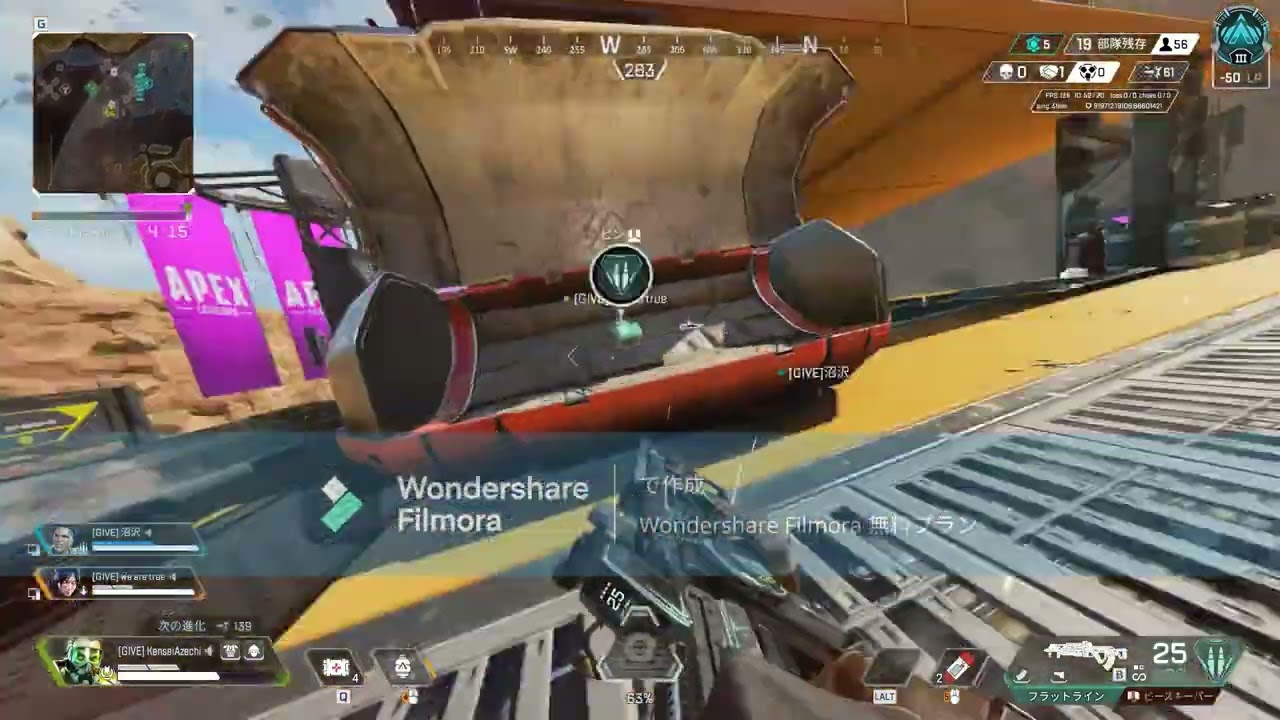Image resolution: width=1280 pixels, height=720 pixels.
Task: Click the white ping marker icon on the loot bin
Action: click(621, 275)
